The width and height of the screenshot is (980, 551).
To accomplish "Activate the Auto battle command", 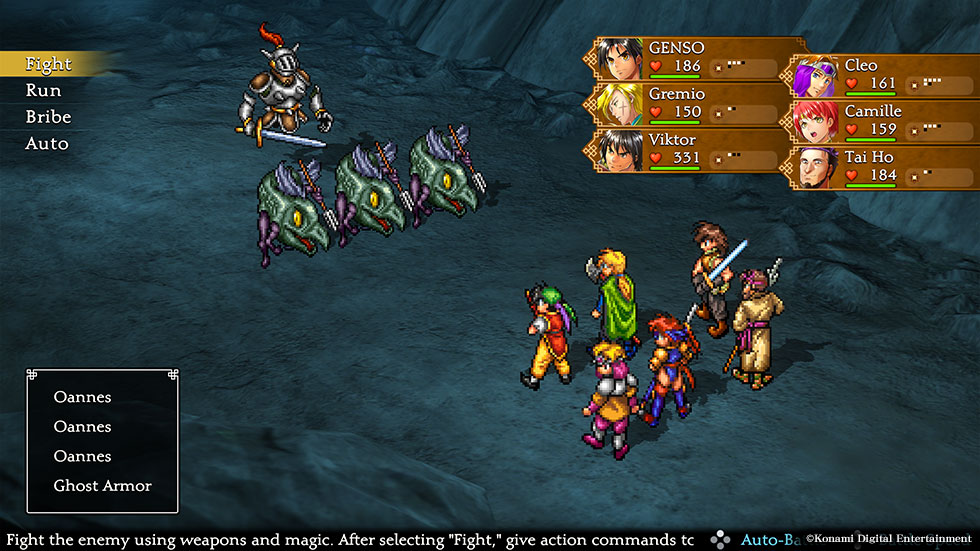I will (x=47, y=144).
